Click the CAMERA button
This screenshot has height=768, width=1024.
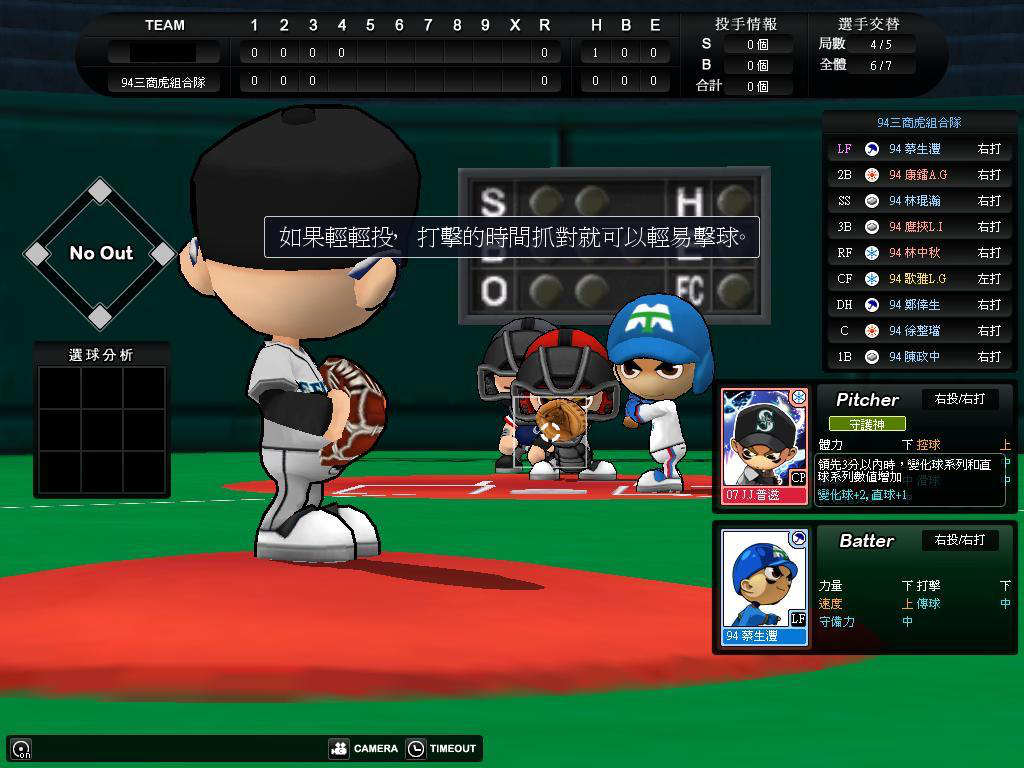[x=364, y=748]
